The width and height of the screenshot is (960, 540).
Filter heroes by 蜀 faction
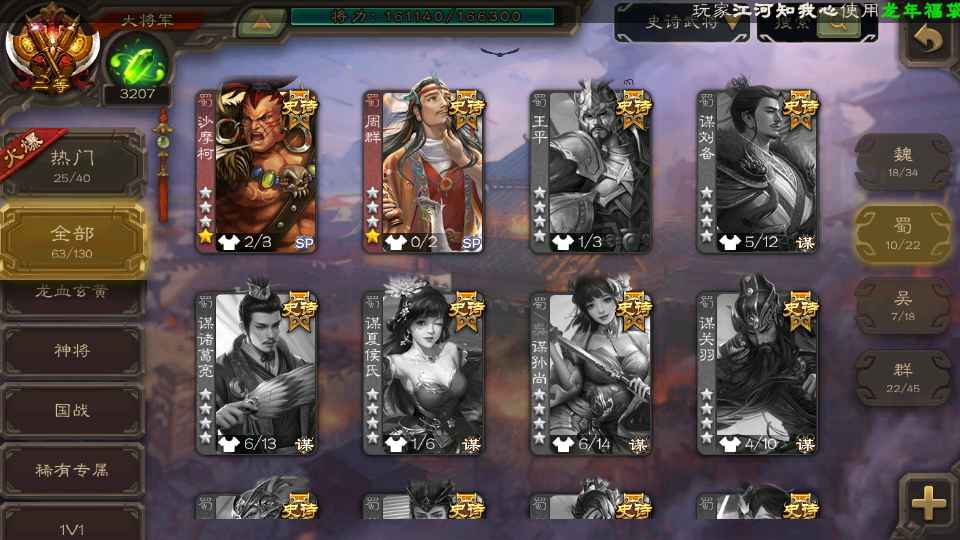click(x=903, y=233)
